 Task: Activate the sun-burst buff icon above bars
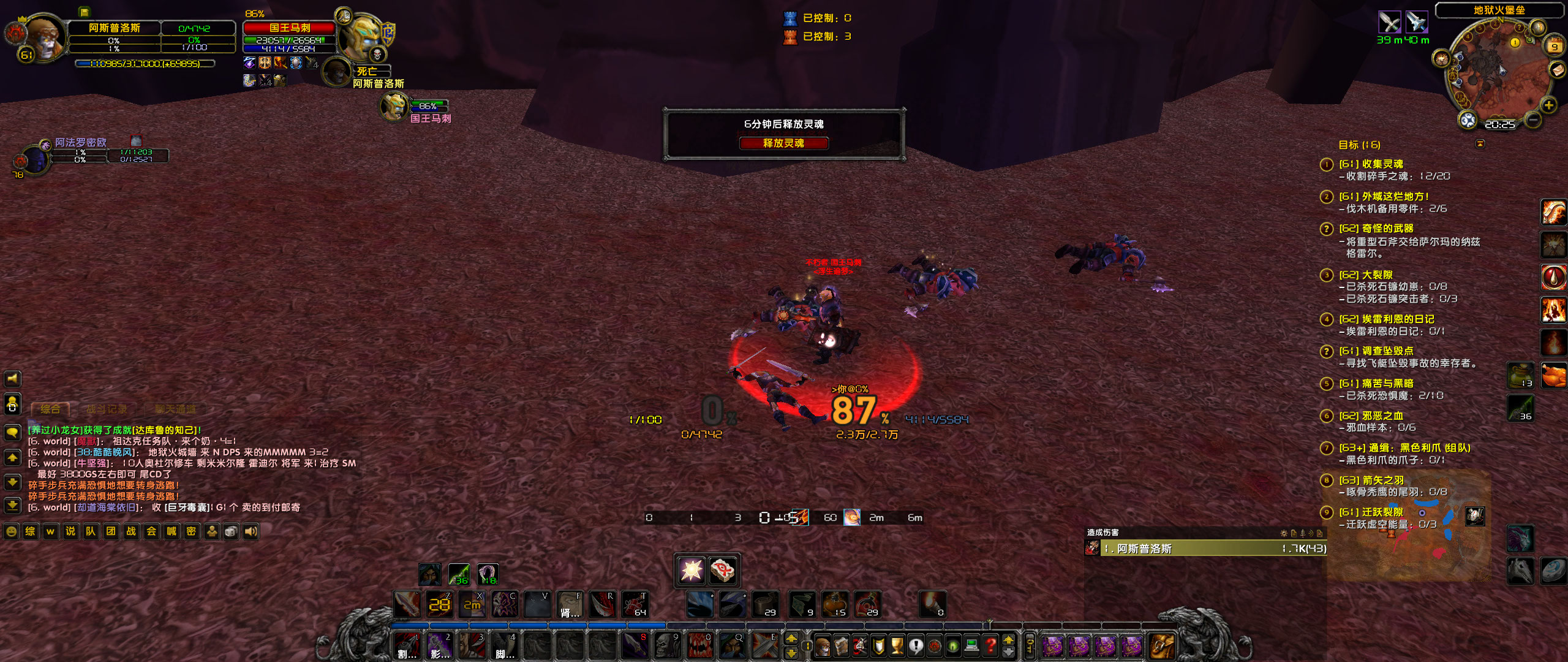692,571
